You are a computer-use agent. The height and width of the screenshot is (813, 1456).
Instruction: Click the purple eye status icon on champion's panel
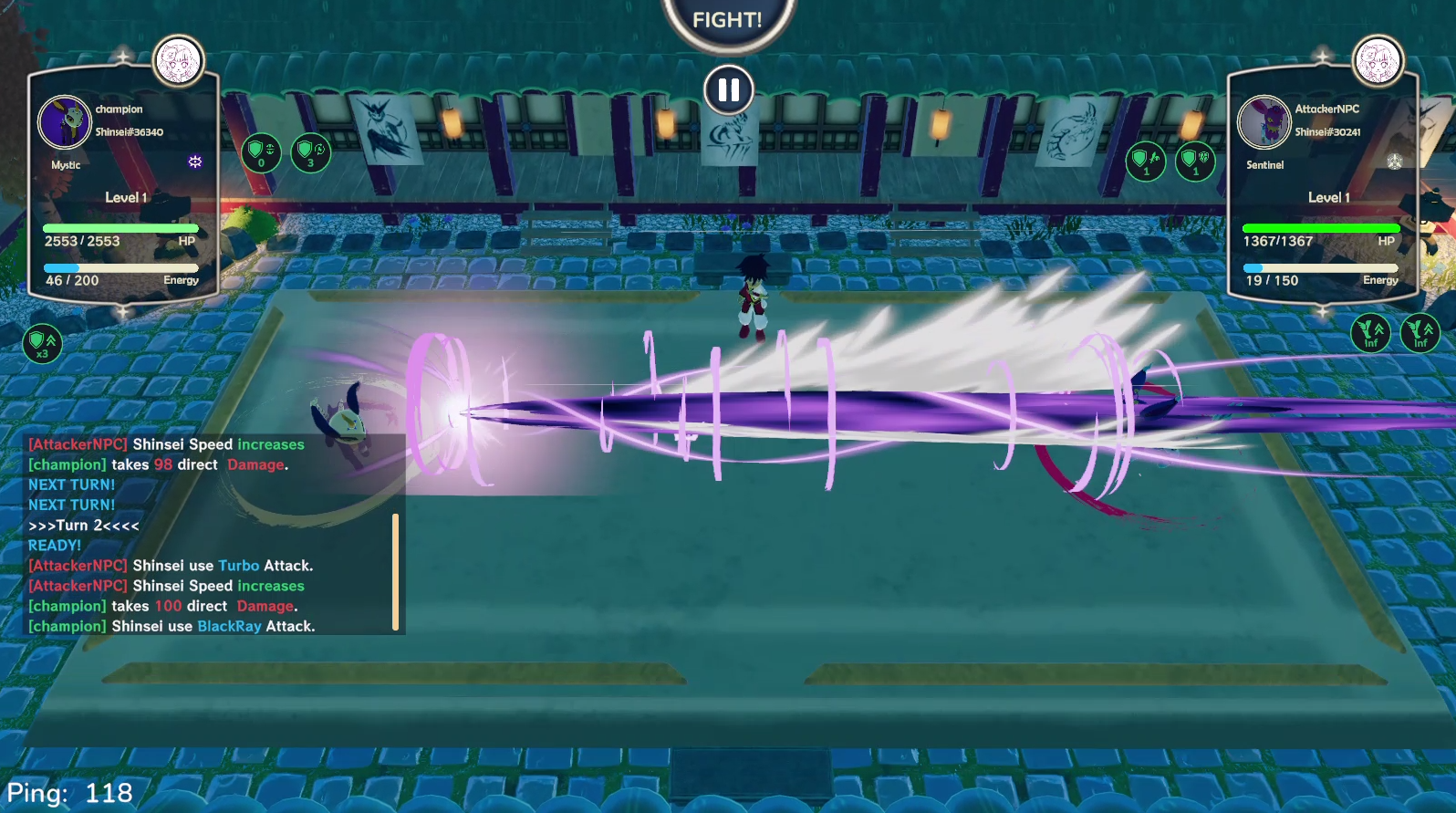point(193,162)
